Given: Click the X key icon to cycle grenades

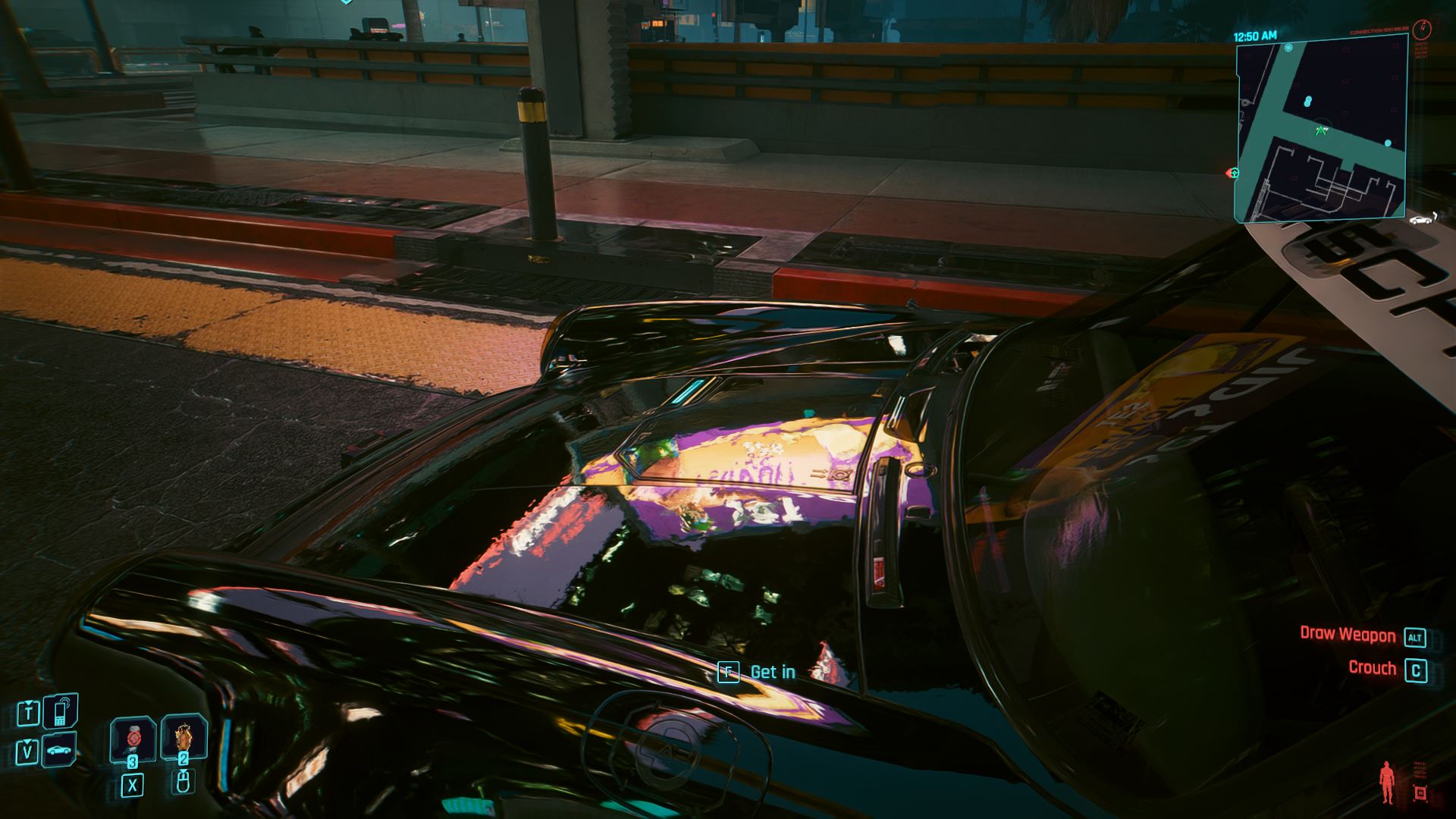Looking at the screenshot, I should (x=133, y=785).
